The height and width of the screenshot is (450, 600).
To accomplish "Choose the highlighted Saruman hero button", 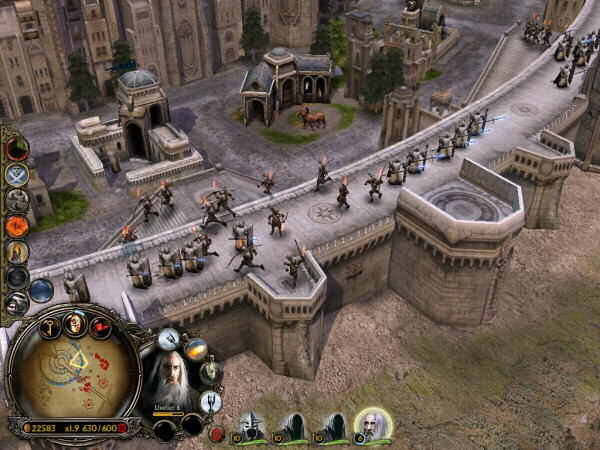I will point(372,427).
